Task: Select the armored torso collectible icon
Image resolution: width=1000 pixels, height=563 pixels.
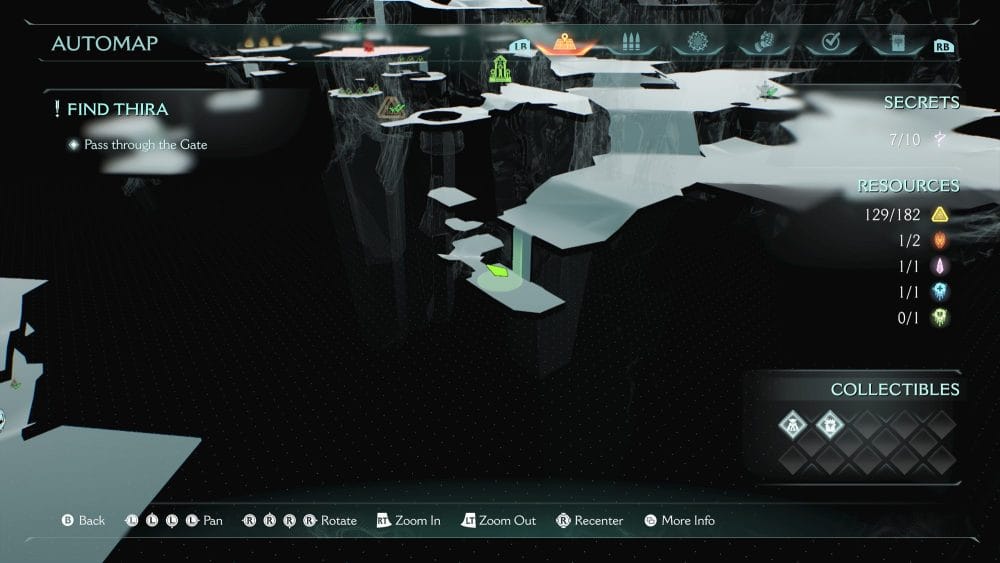Action: [x=830, y=425]
